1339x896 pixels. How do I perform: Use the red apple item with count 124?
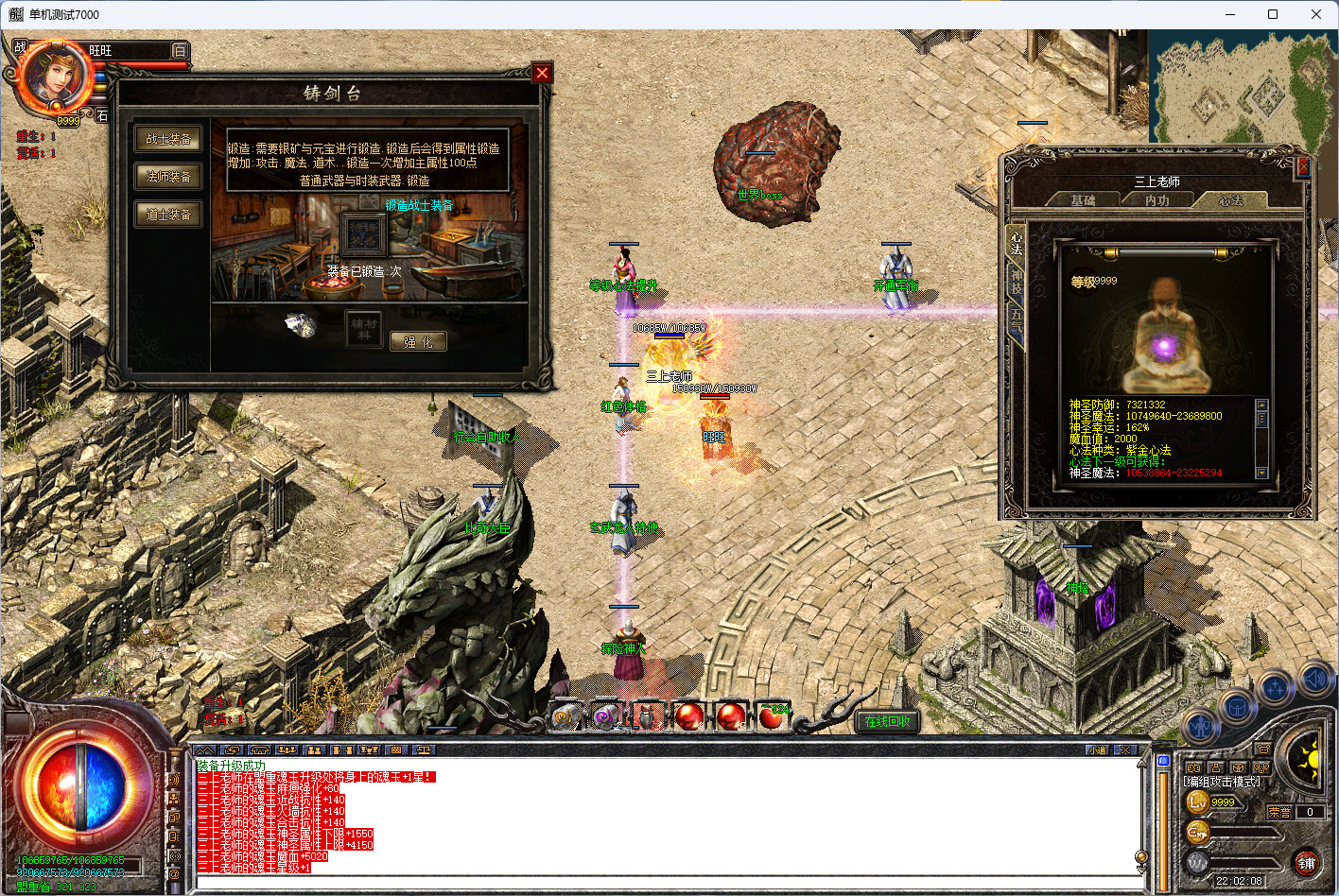click(772, 717)
